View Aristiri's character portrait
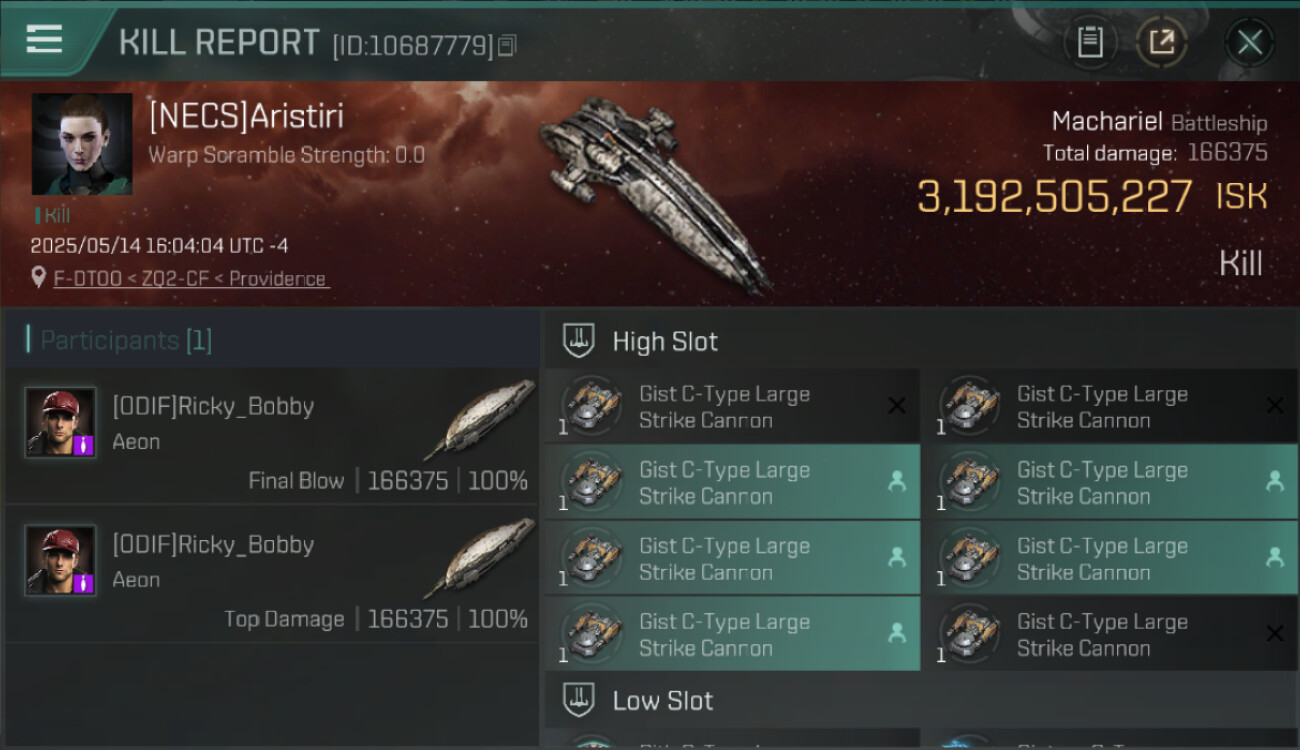Viewport: 1300px width, 750px height. (x=82, y=144)
